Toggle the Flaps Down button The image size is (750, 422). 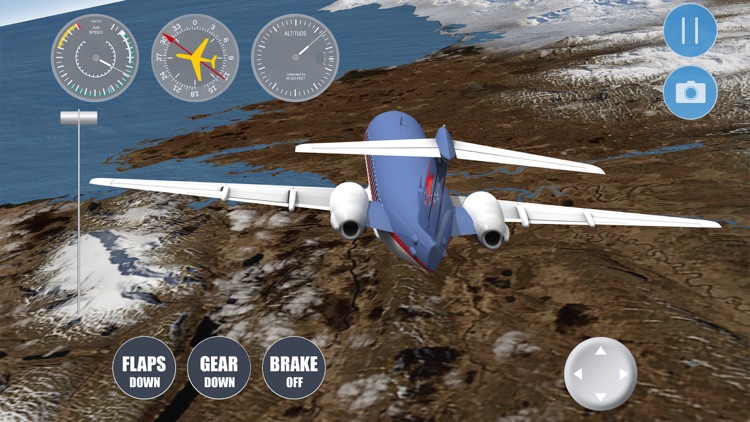tap(144, 368)
